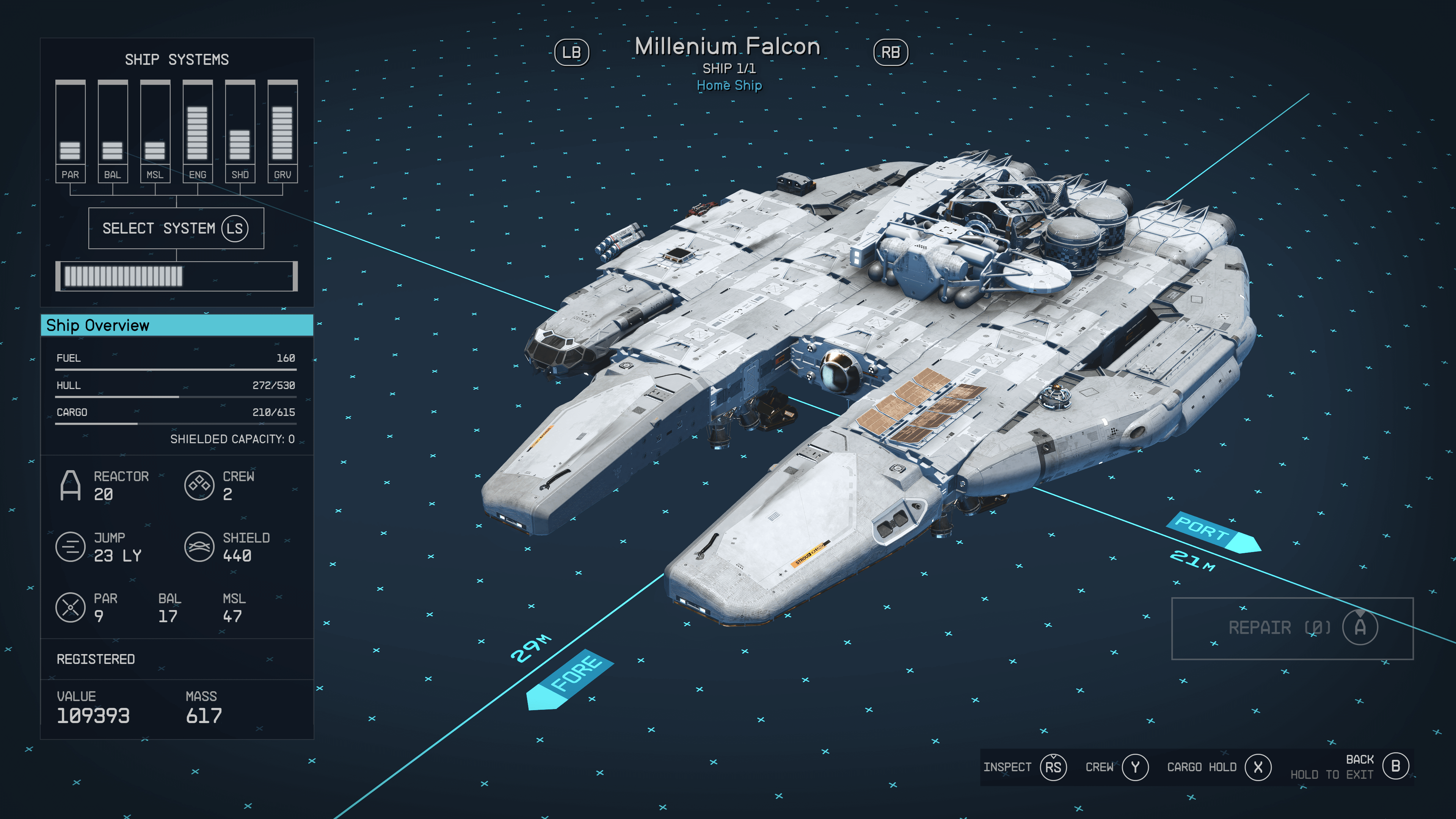Select the MSL weapon system column
The image size is (1456, 819).
pos(155,131)
